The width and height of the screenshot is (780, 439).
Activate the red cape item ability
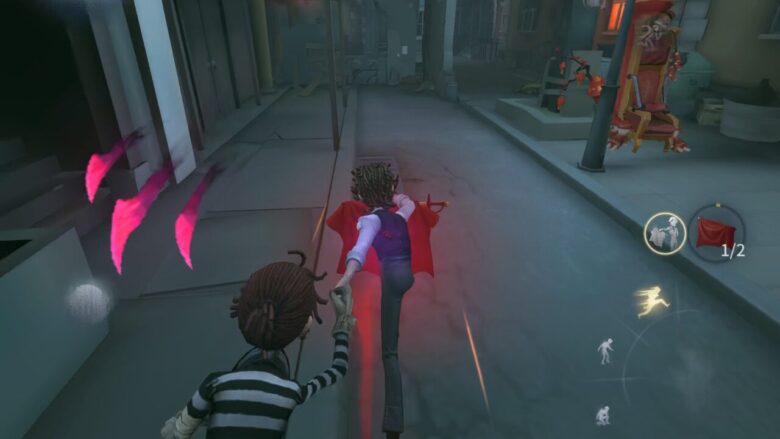716,233
